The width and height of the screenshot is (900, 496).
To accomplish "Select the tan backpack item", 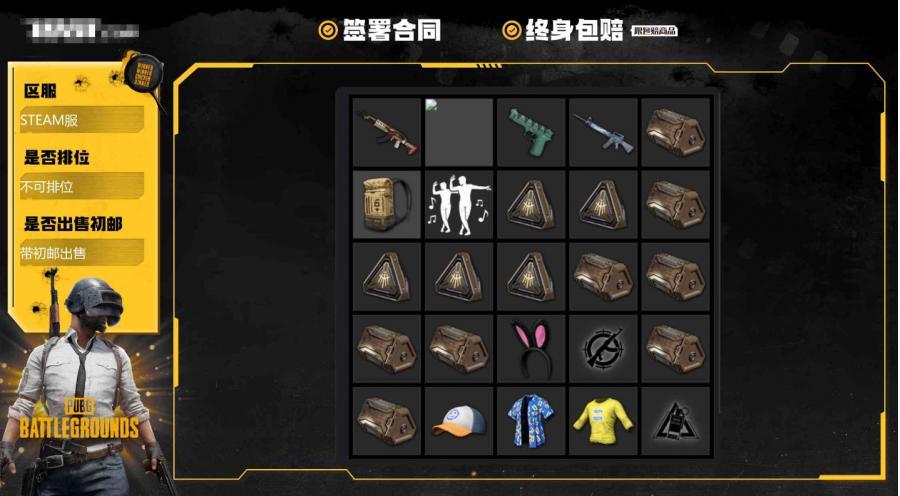I will [387, 204].
